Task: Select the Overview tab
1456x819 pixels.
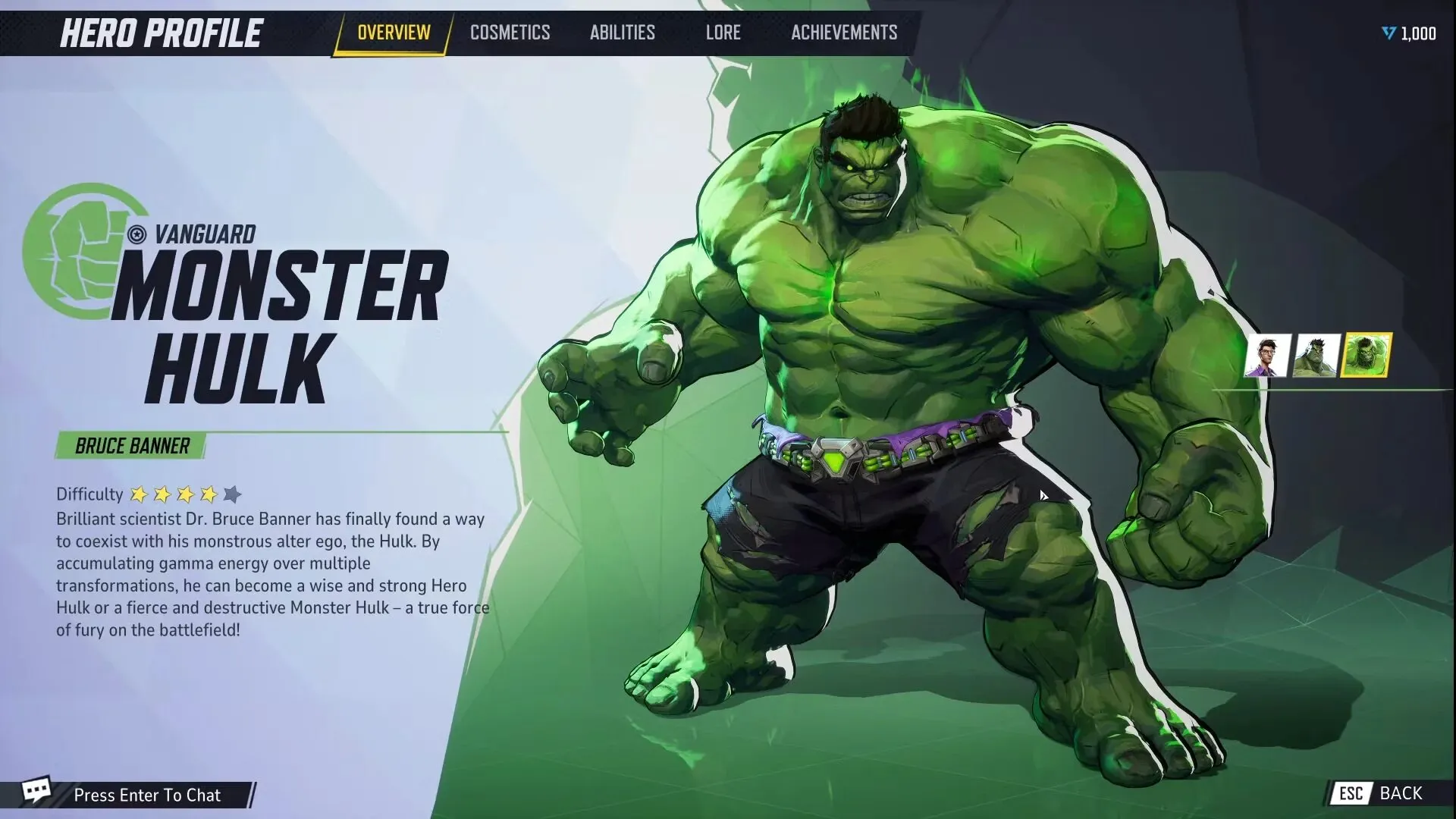Action: [392, 32]
